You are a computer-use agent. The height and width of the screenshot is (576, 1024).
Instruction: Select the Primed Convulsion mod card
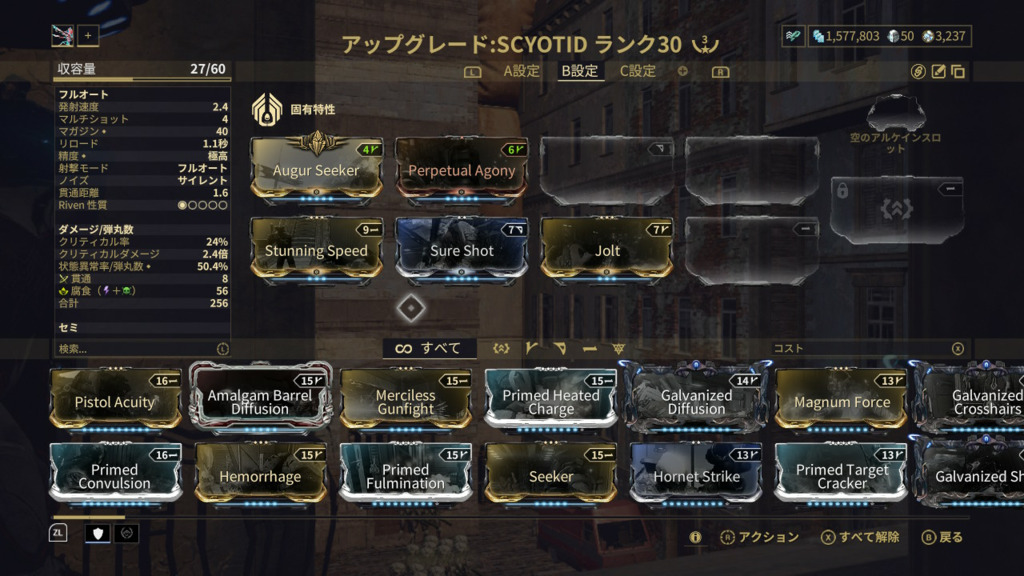pos(115,474)
